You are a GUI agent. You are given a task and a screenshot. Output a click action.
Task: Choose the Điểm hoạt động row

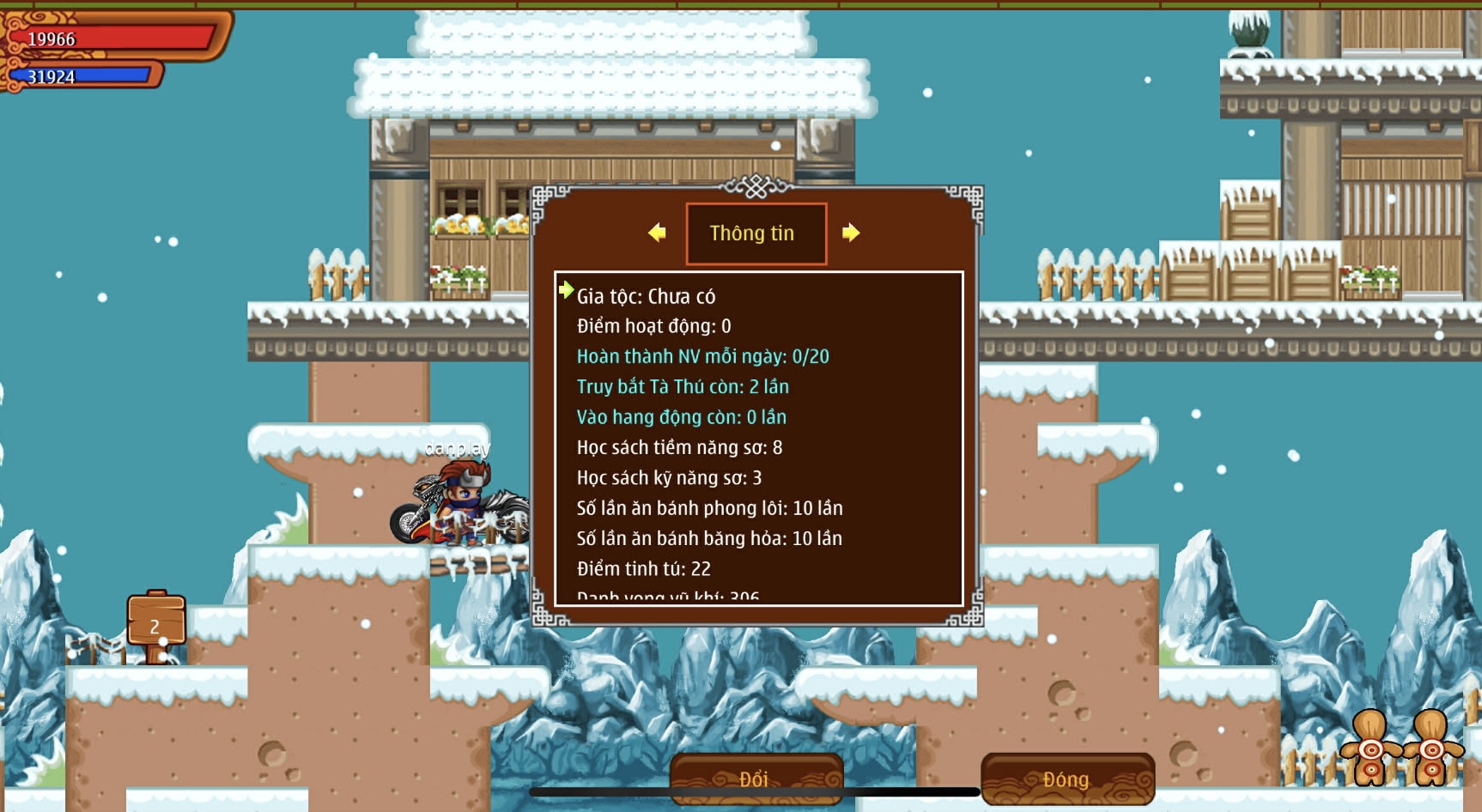click(x=654, y=326)
